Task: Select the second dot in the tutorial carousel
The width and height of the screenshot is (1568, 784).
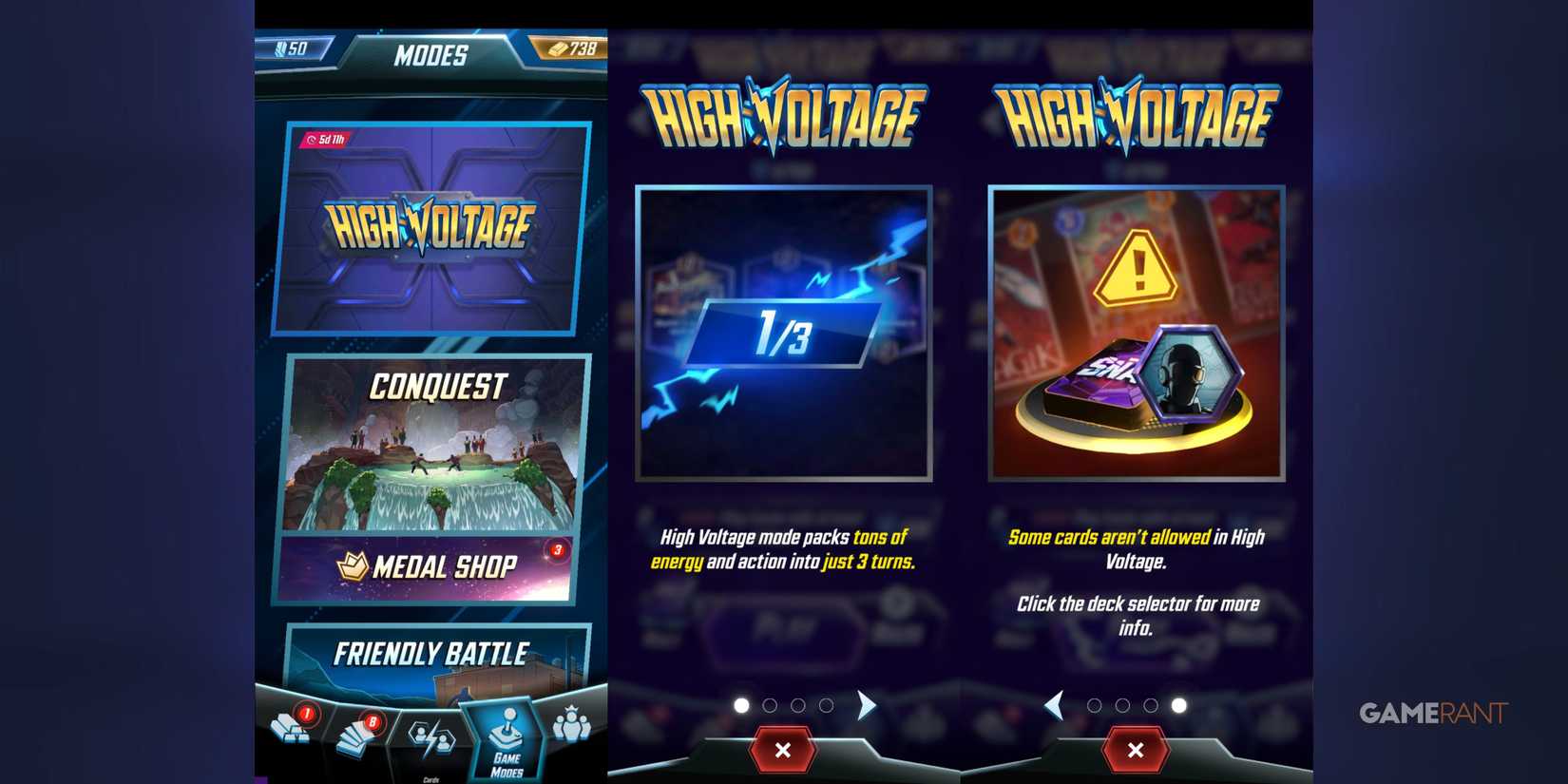Action: pos(769,705)
